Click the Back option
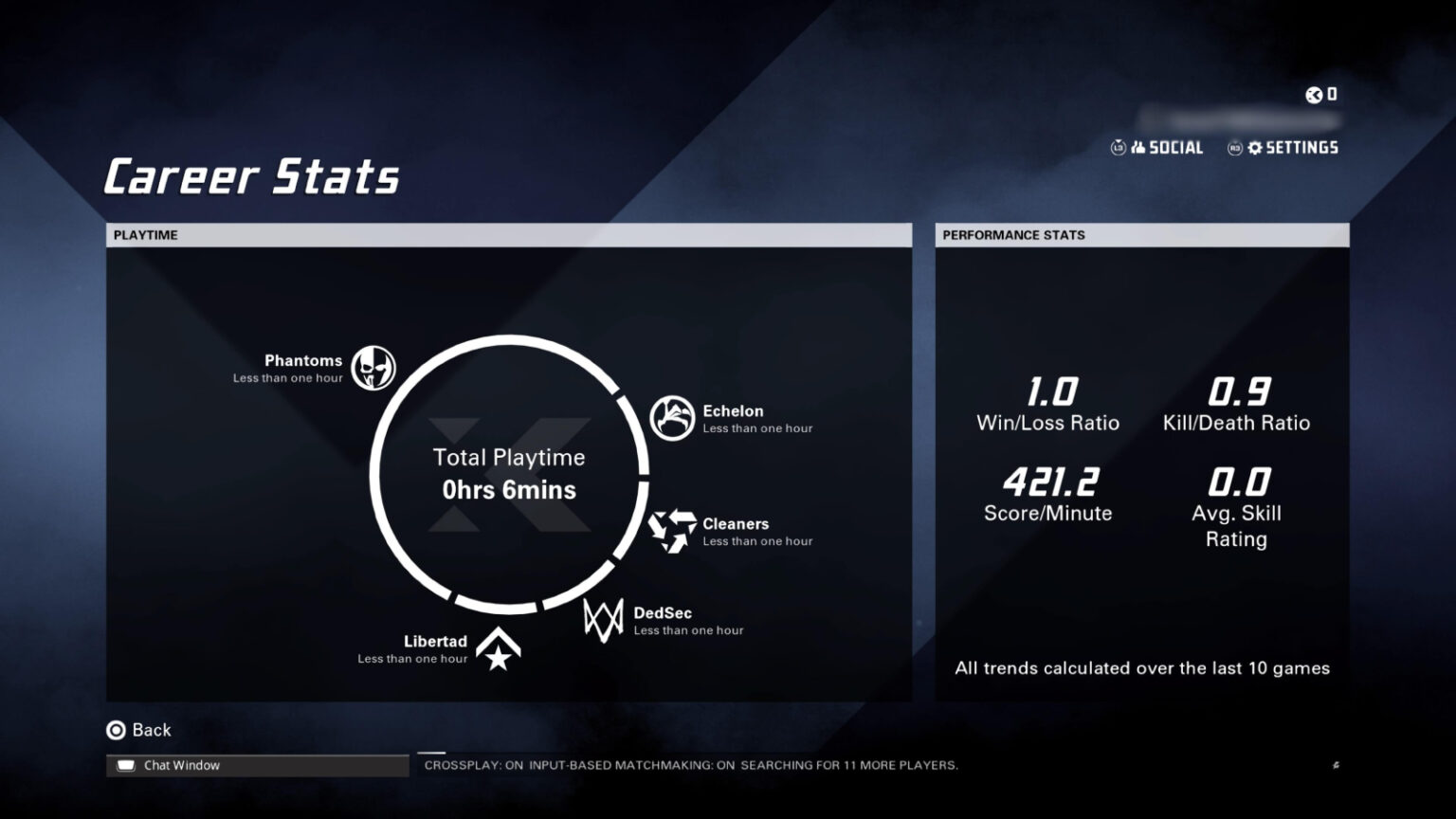Viewport: 1456px width, 819px height. click(x=140, y=730)
